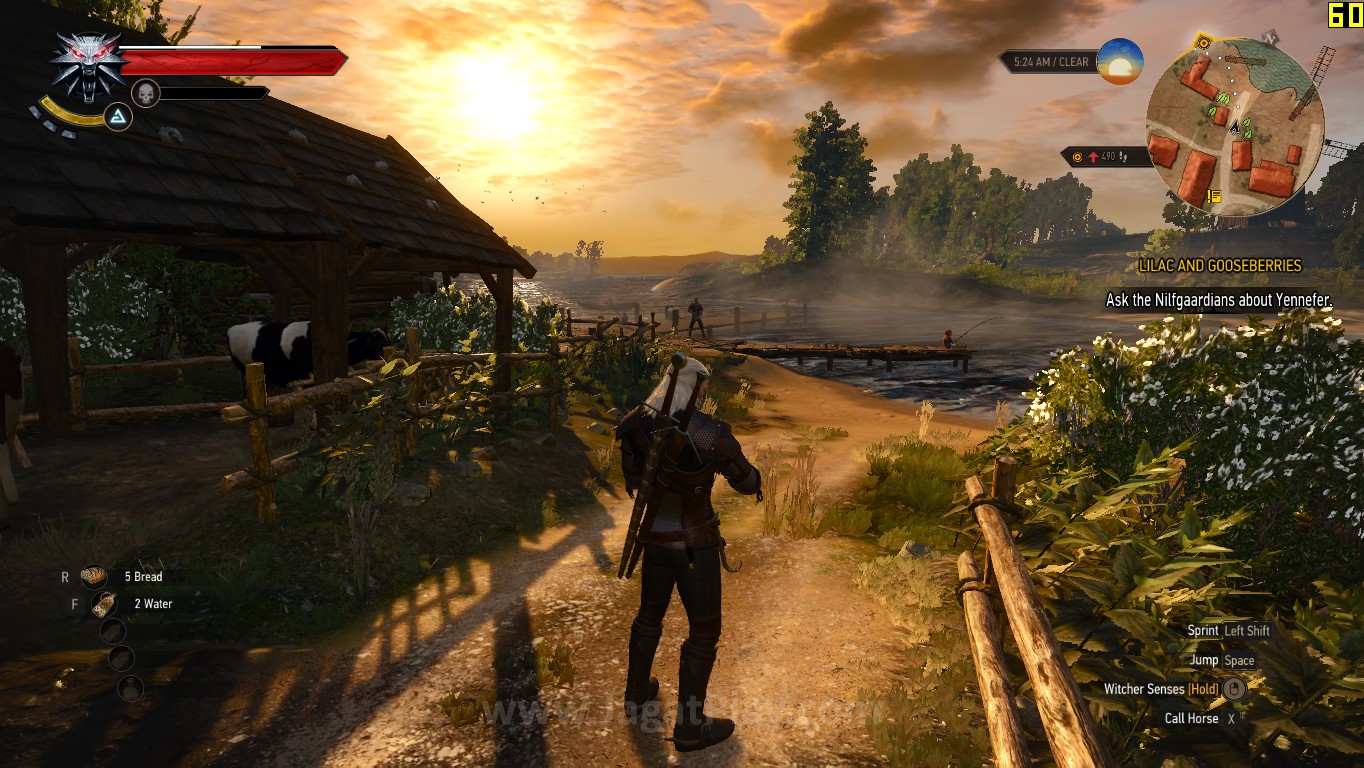Select the Water quick-slot item

pyautogui.click(x=103, y=604)
